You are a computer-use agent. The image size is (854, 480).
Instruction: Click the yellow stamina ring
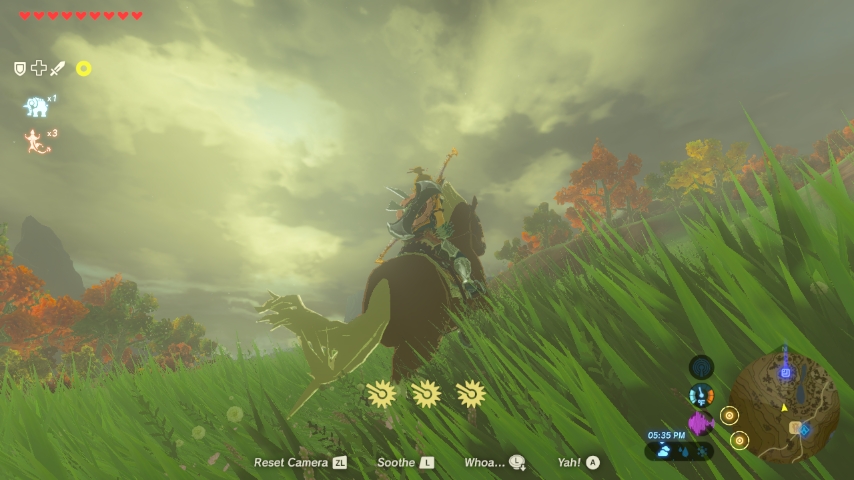[x=84, y=68]
